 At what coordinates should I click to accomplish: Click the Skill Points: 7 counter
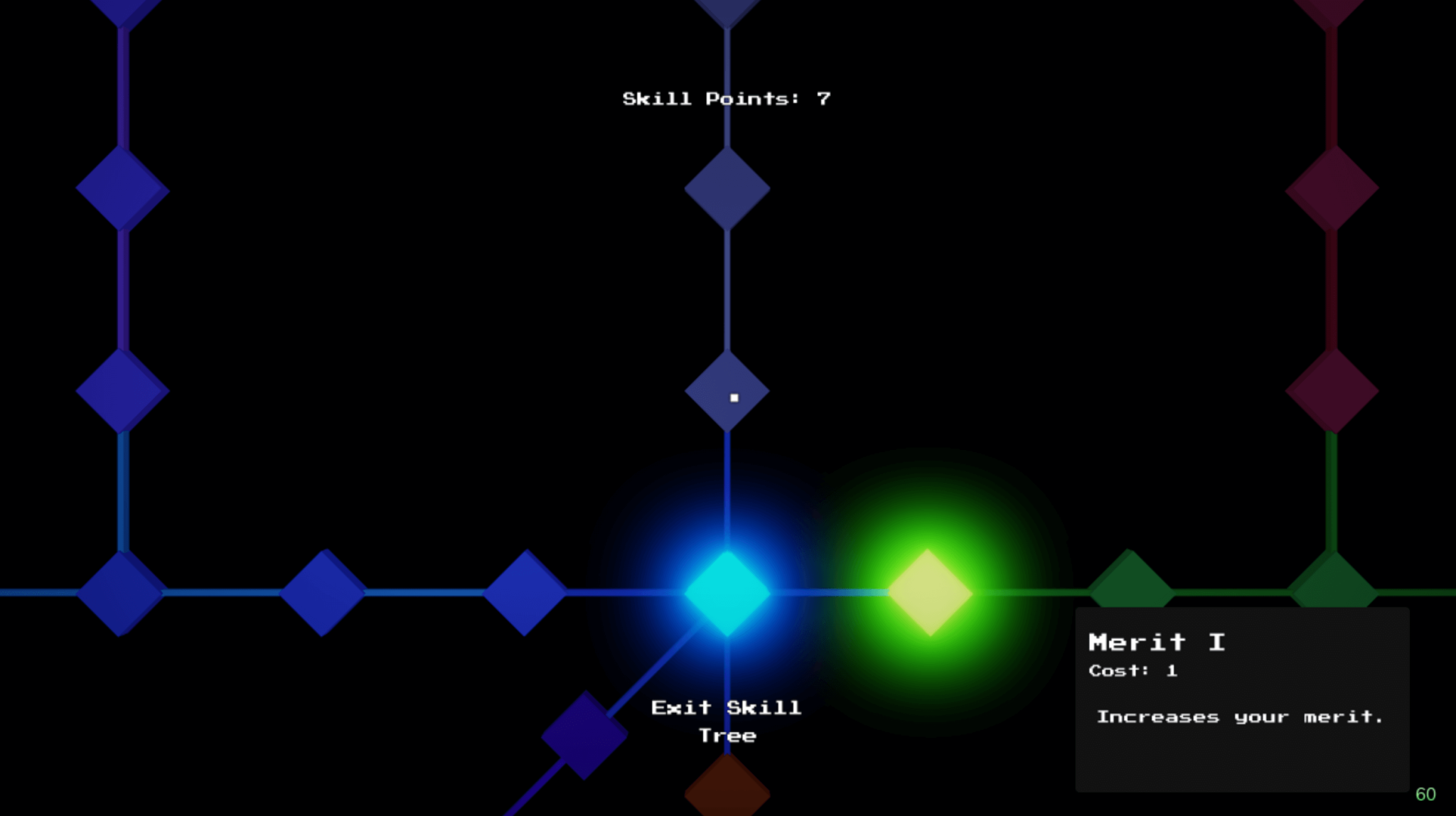(x=726, y=98)
